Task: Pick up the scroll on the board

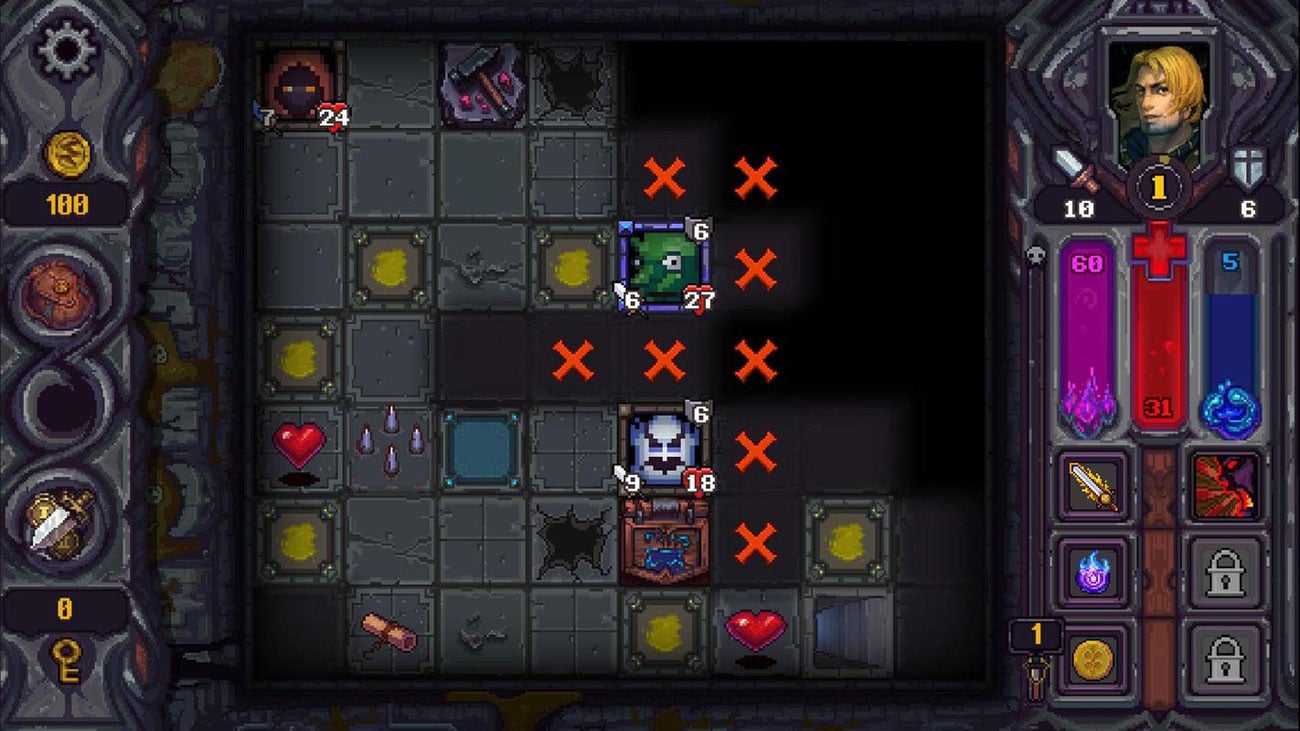Action: [x=389, y=630]
